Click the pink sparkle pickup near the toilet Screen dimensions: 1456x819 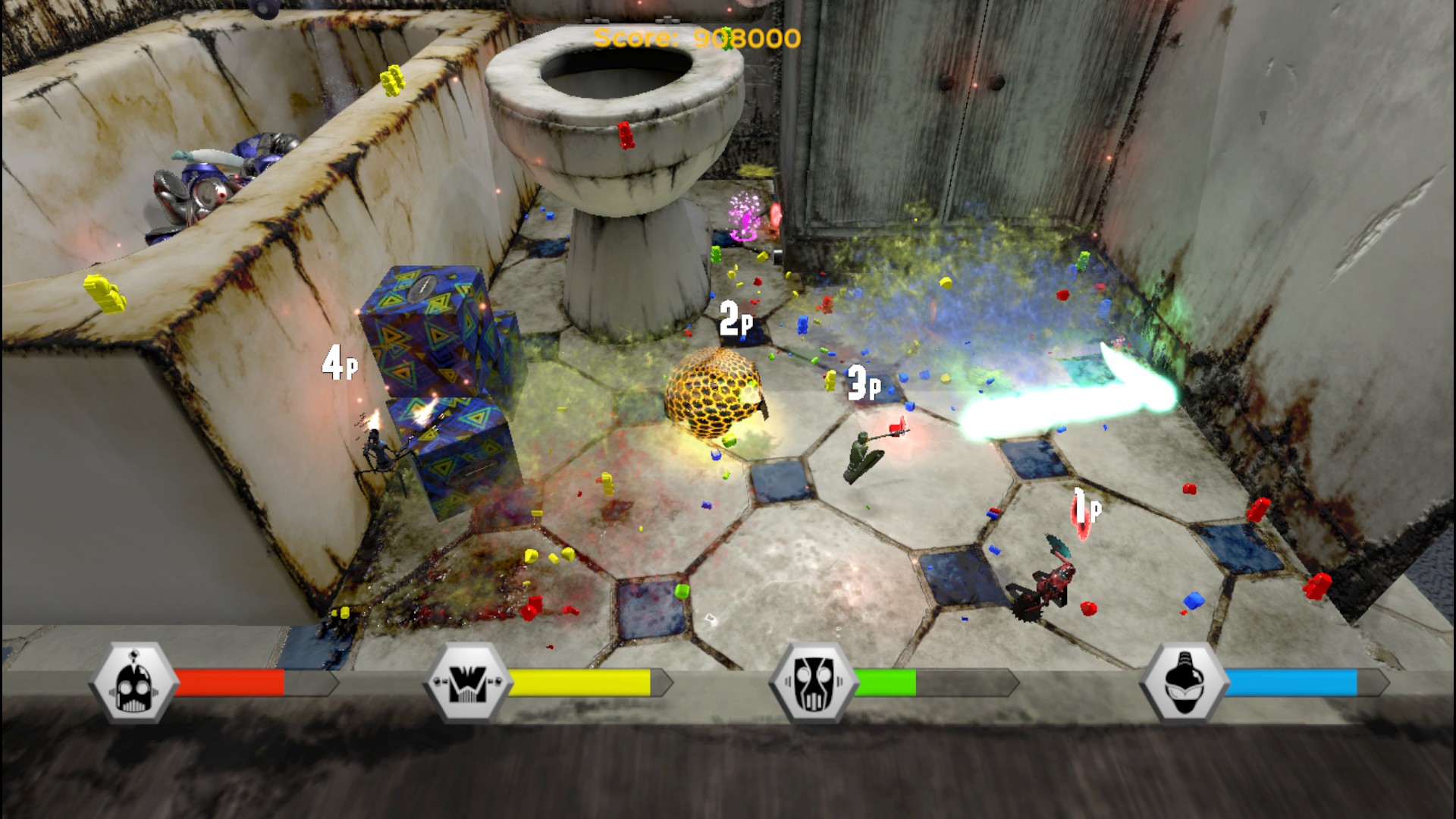tap(745, 218)
